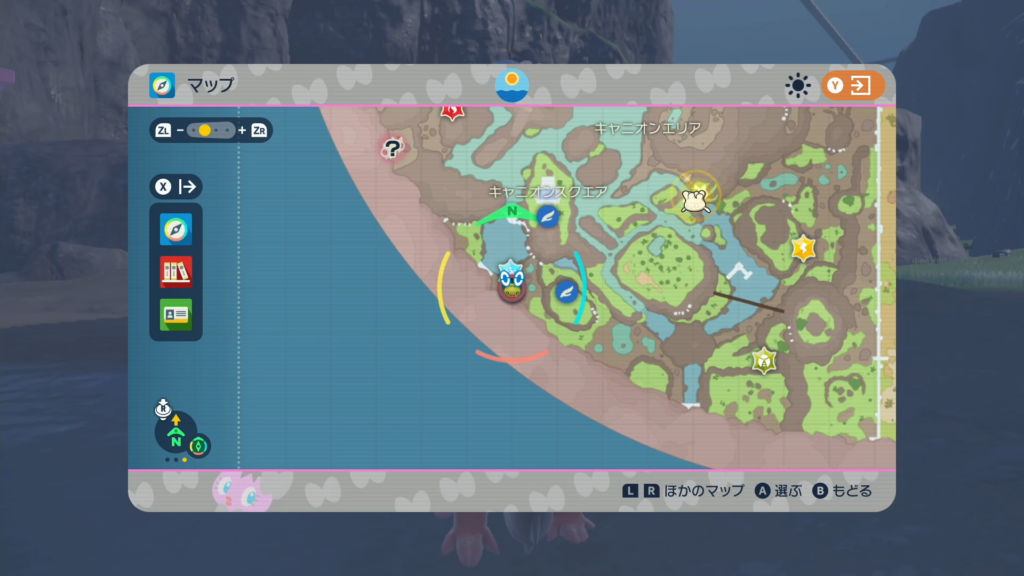This screenshot has width=1024, height=576.
Task: Select the highlighted Pokémon marker in the canyon
Action: [696, 198]
